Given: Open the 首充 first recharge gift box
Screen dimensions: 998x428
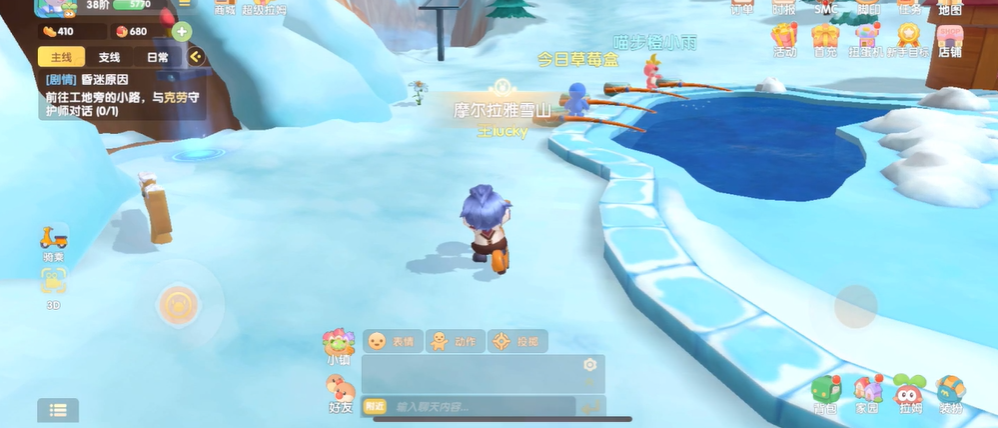Looking at the screenshot, I should click(825, 41).
